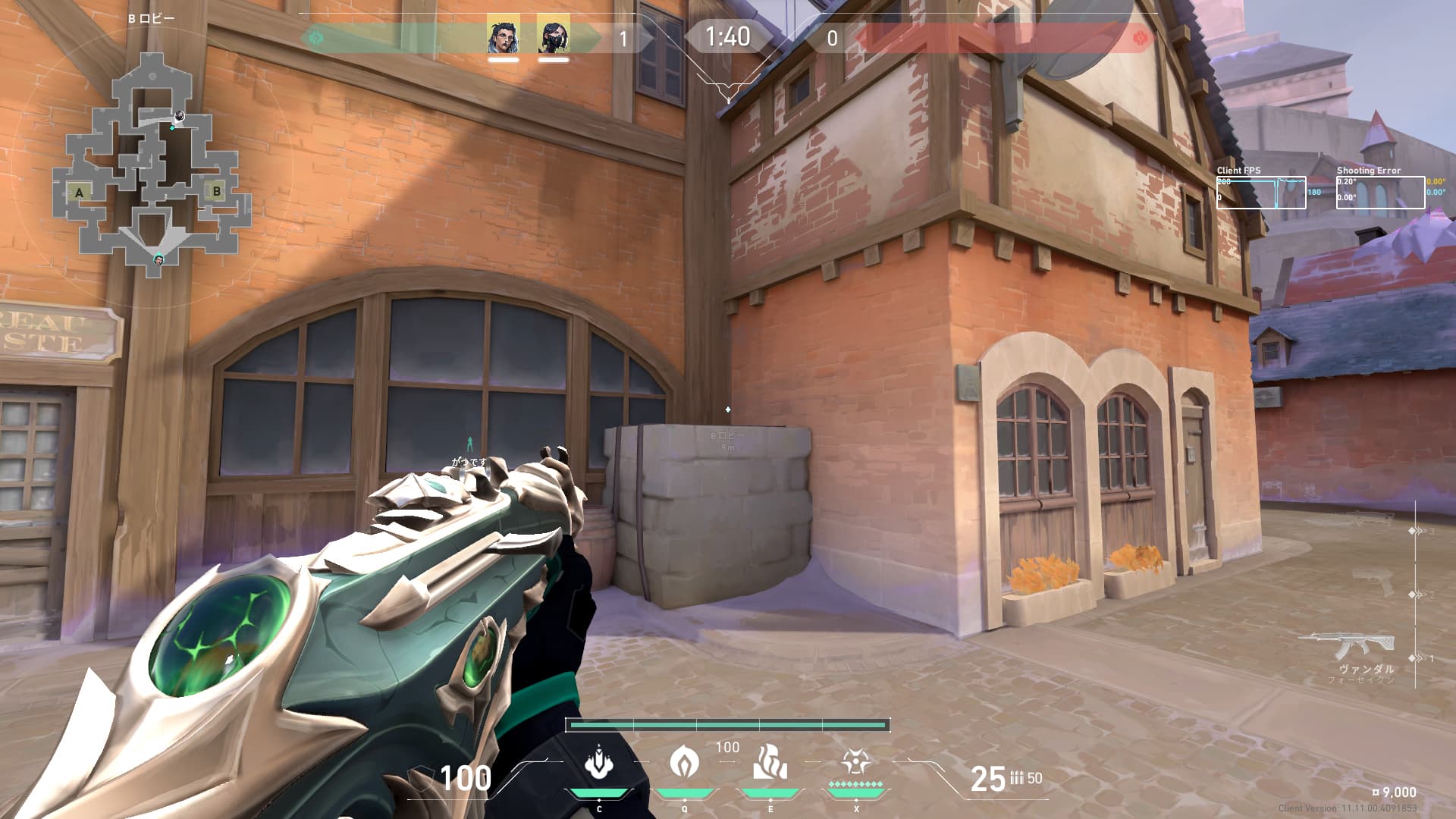Click the Shooting Error graph

tap(1379, 193)
